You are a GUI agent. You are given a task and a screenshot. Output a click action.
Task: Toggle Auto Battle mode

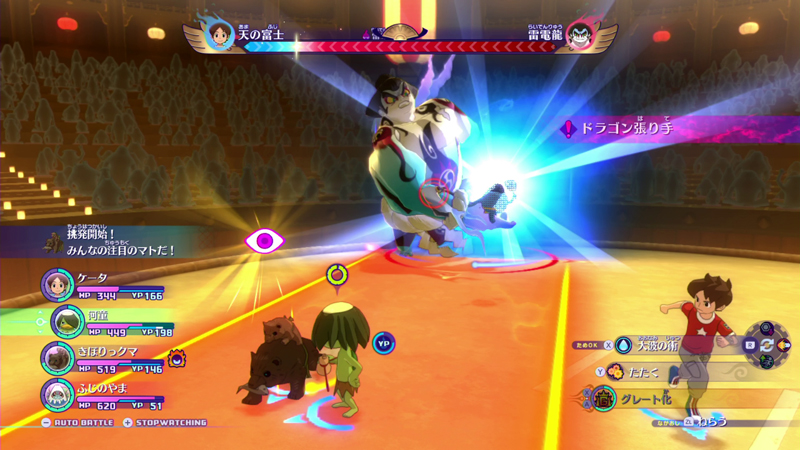[x=75, y=423]
